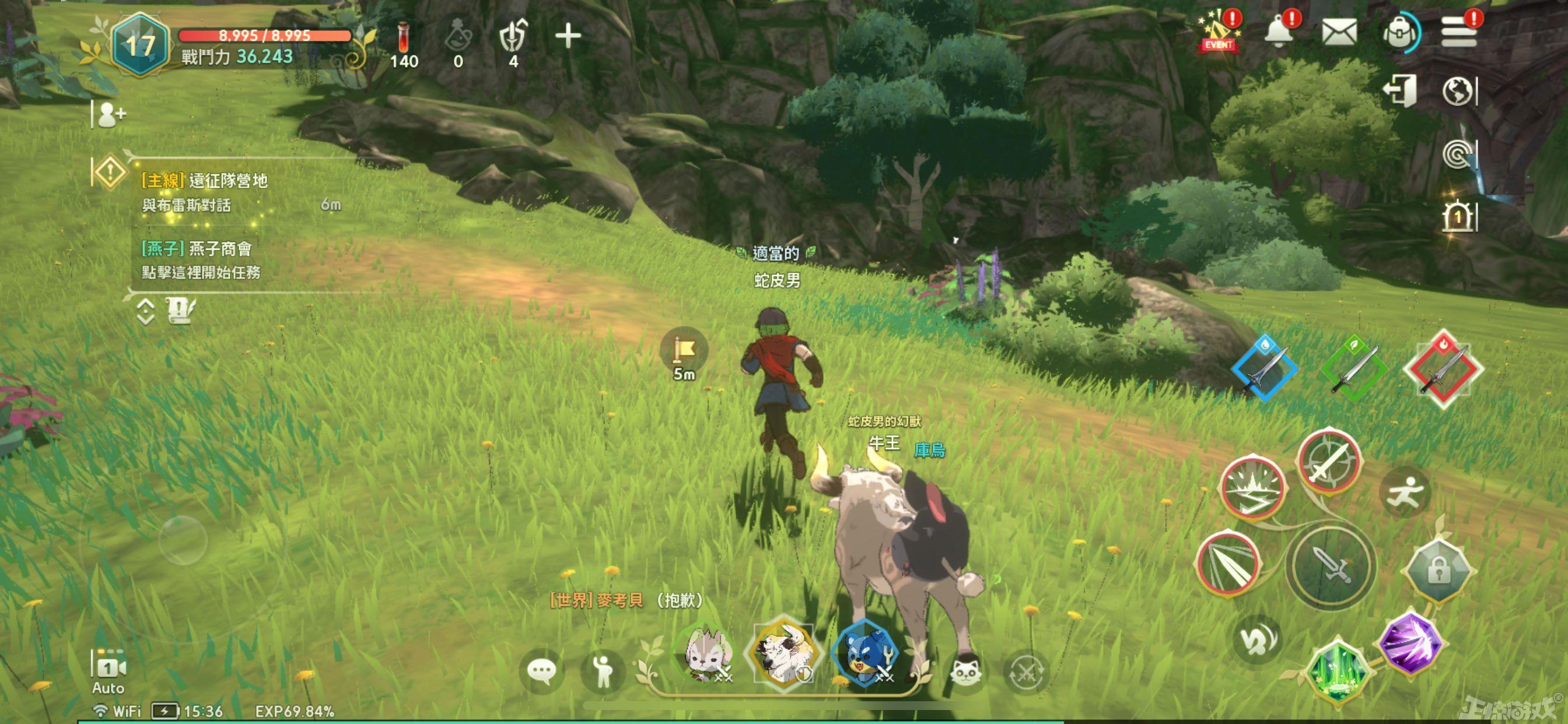1568x724 pixels.
Task: Click the exit door icon
Action: pos(1399,92)
